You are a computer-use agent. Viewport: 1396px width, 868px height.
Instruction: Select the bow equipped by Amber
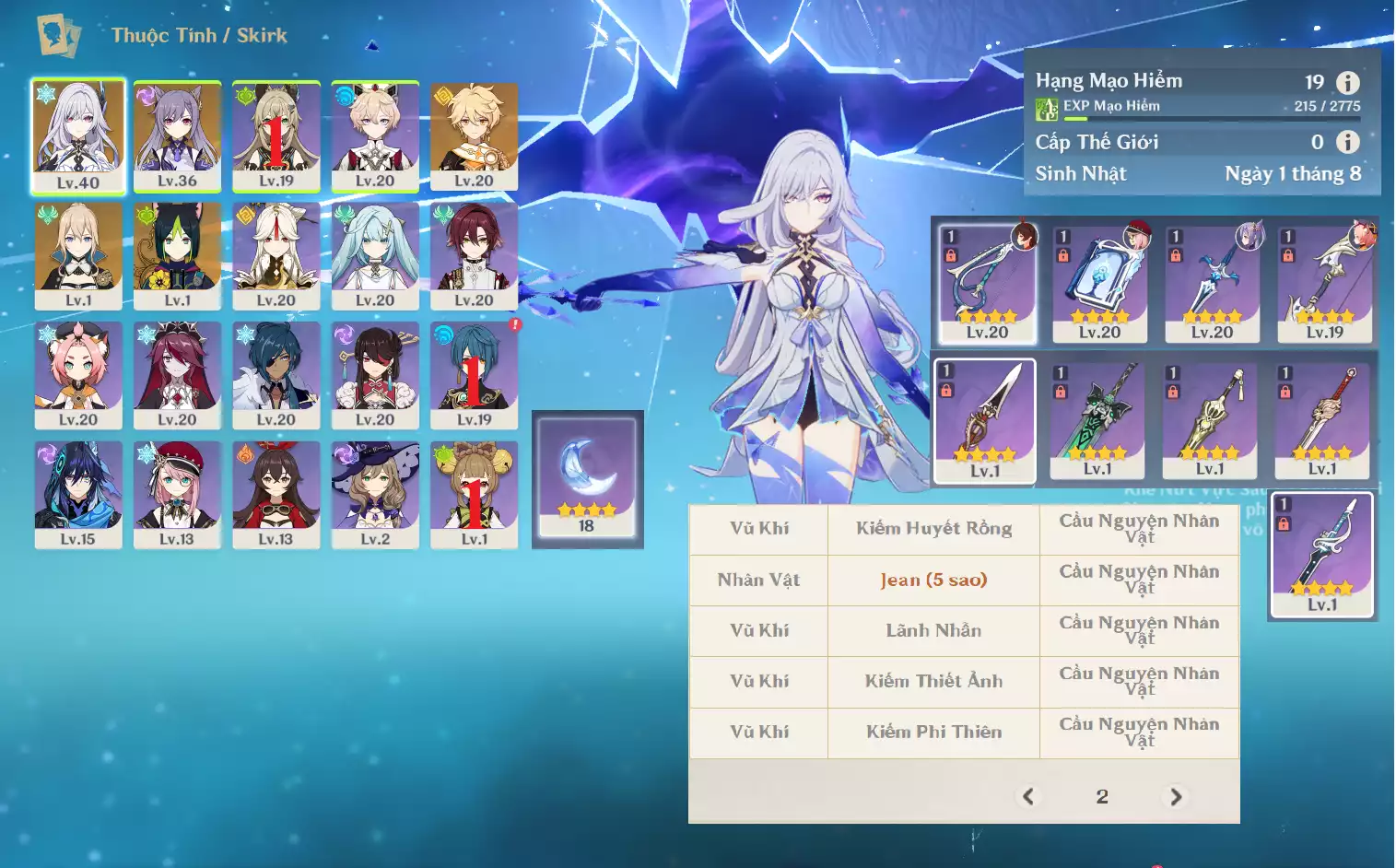click(x=987, y=282)
